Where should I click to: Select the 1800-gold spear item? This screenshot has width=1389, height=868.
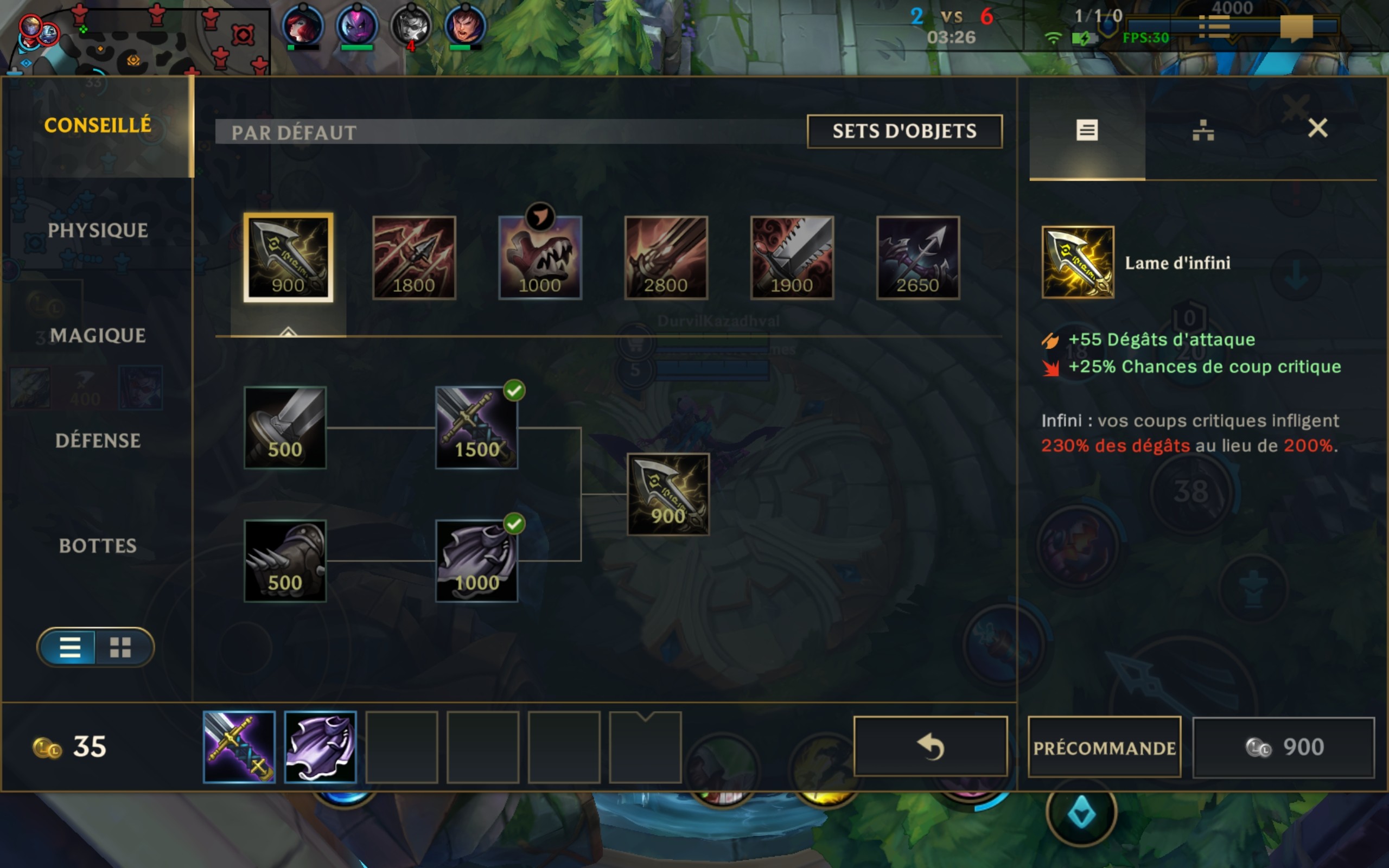[x=414, y=258]
